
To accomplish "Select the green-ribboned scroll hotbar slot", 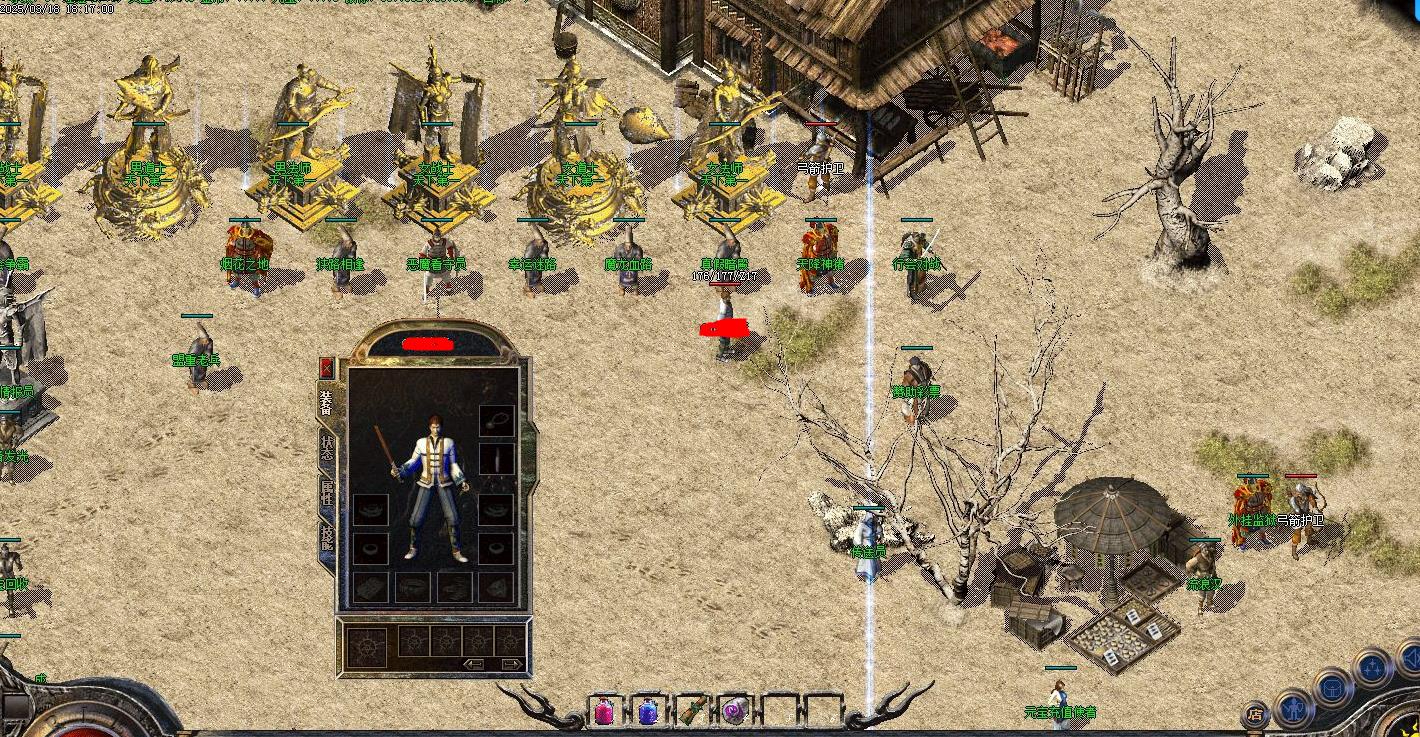I will pos(692,711).
